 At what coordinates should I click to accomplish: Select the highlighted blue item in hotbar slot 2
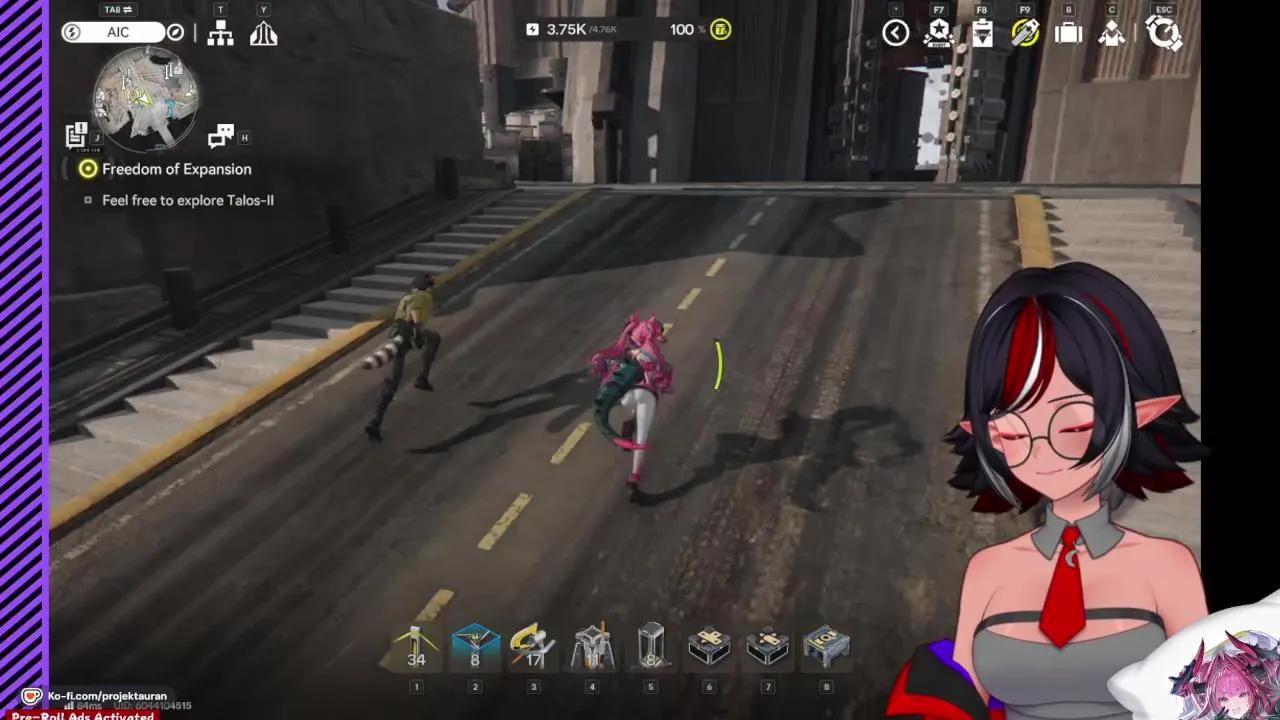click(475, 645)
